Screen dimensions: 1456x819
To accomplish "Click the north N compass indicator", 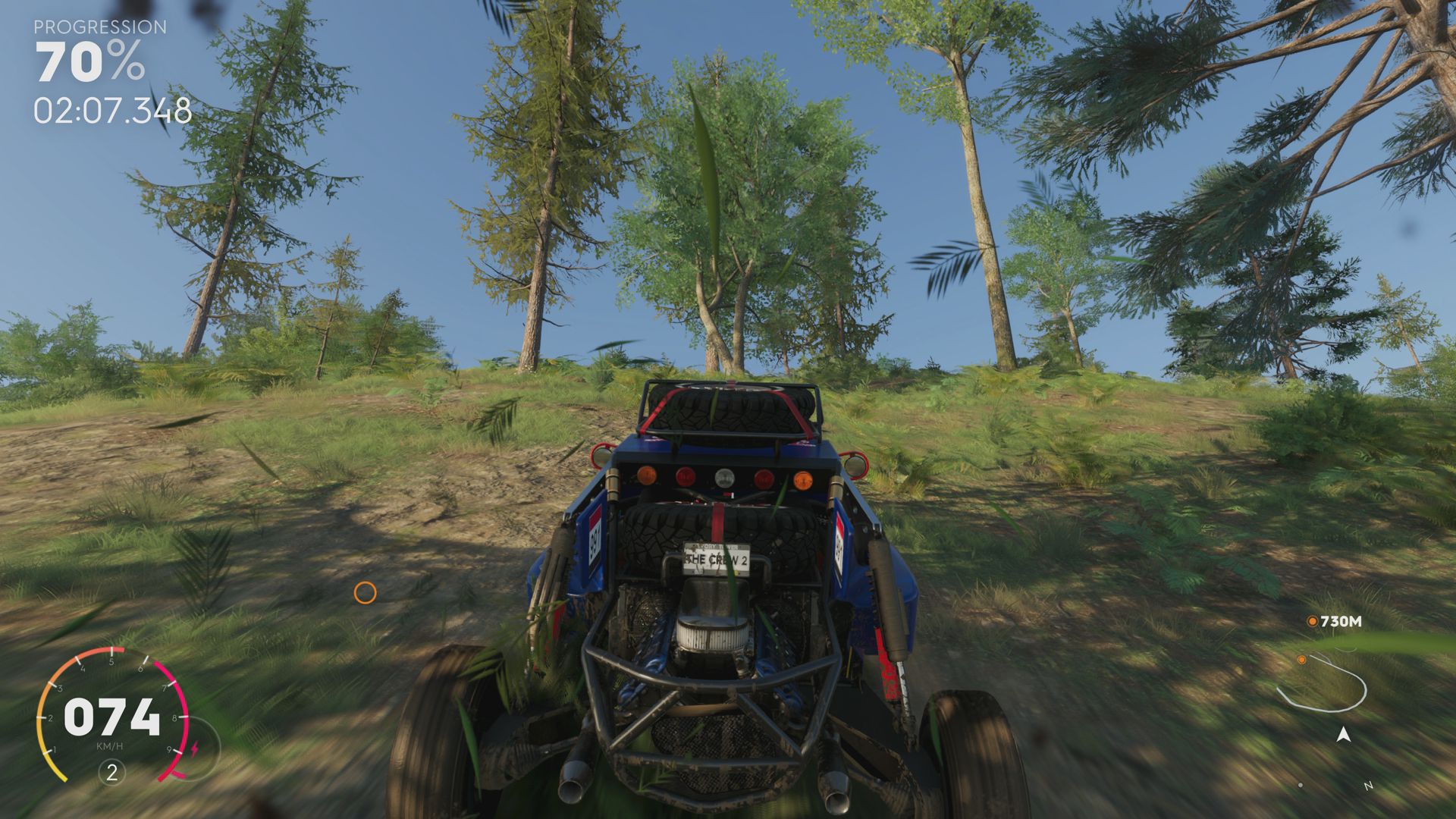I will (x=1369, y=785).
